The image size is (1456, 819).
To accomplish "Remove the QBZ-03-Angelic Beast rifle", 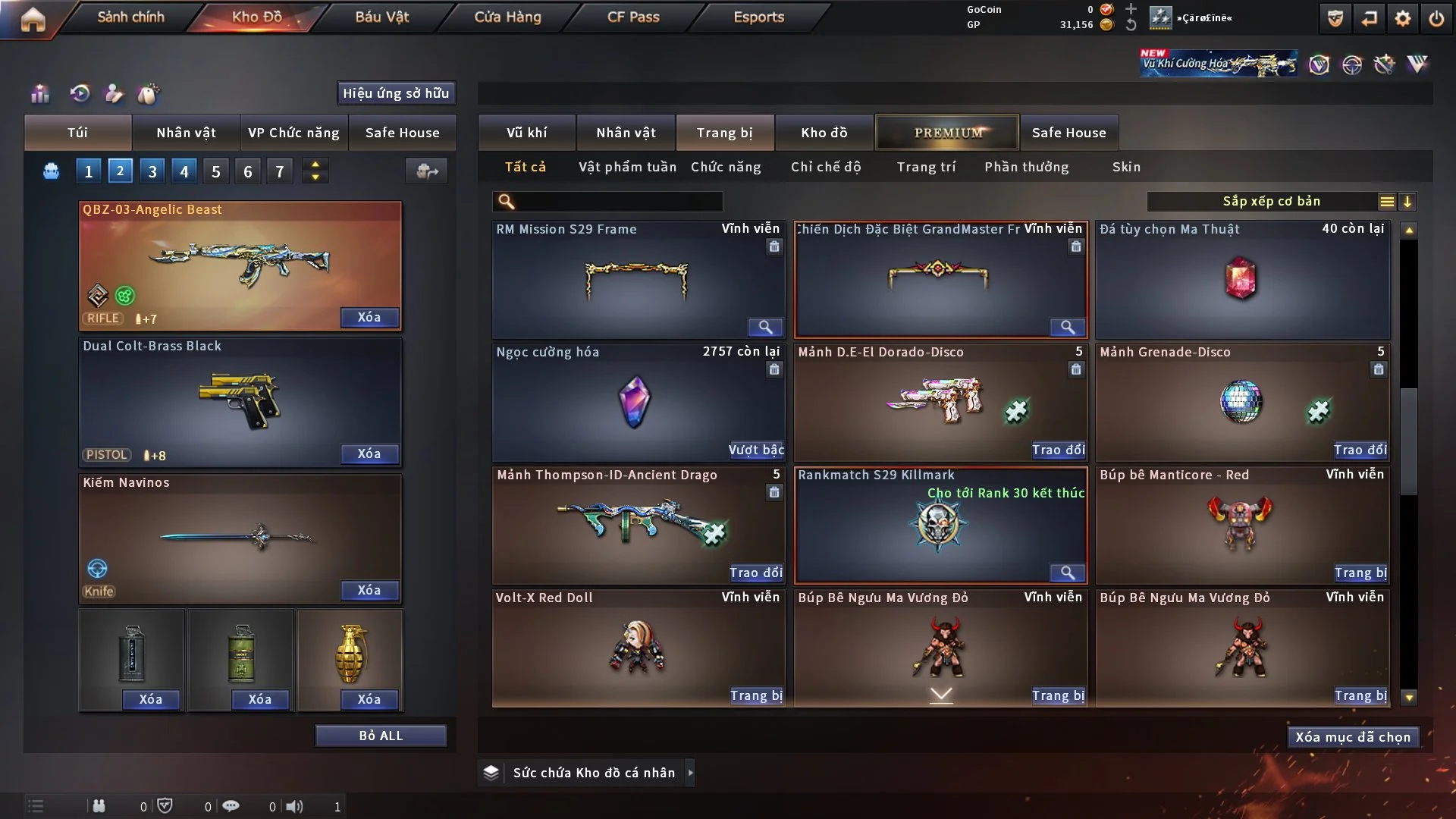I will pos(369,317).
